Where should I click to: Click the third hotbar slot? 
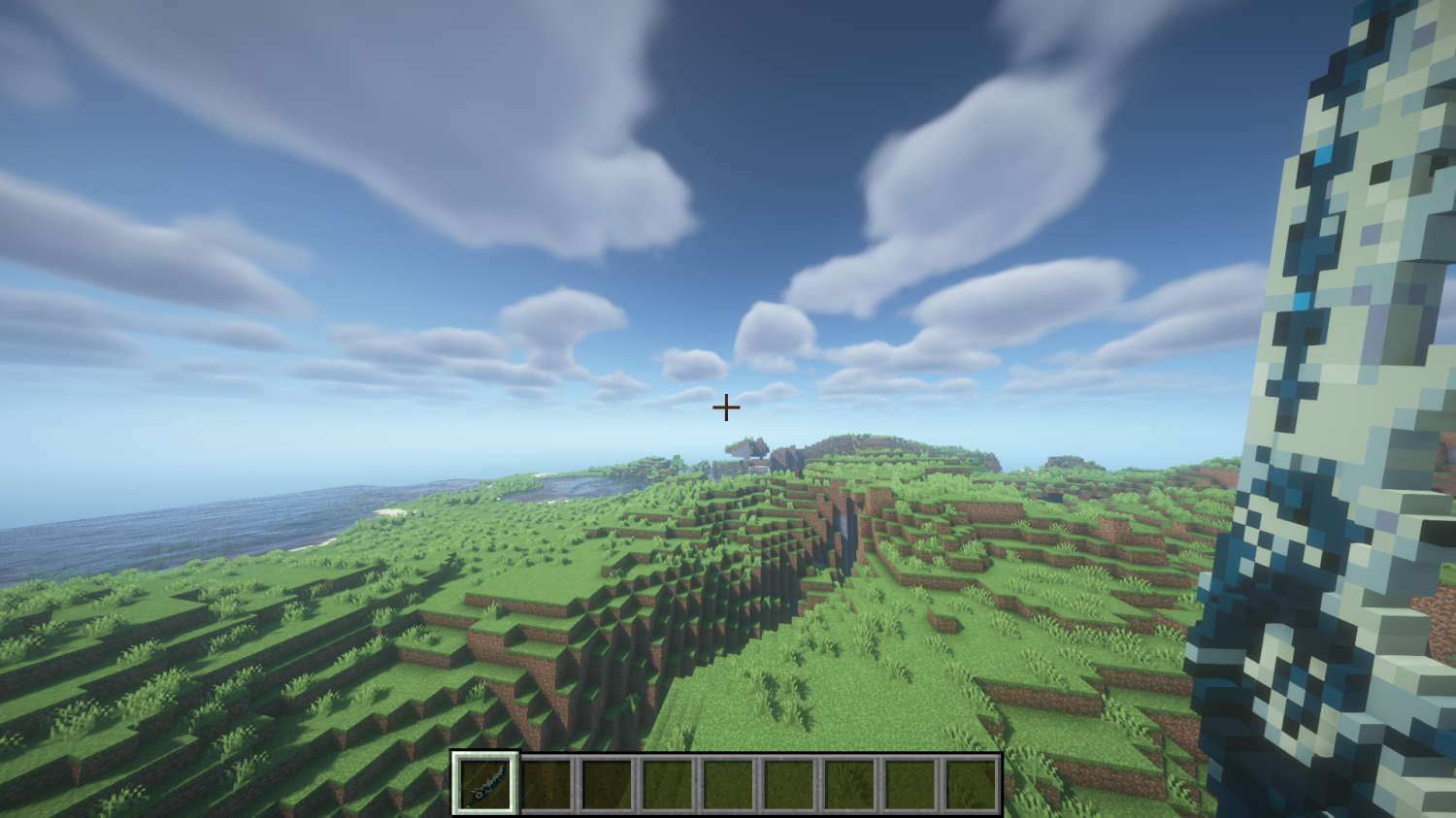pos(605,784)
